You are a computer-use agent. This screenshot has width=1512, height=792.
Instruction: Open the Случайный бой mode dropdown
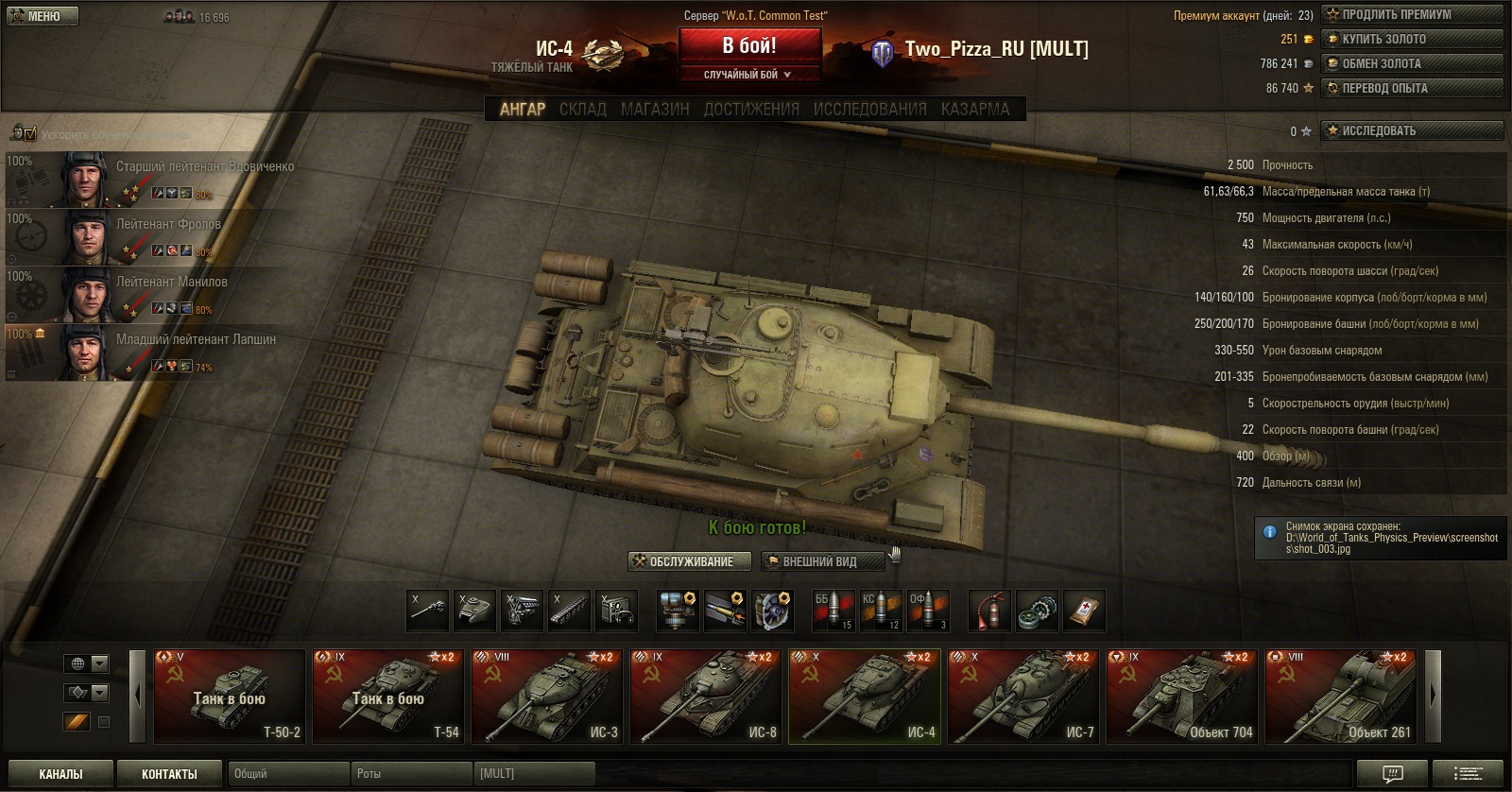(749, 74)
